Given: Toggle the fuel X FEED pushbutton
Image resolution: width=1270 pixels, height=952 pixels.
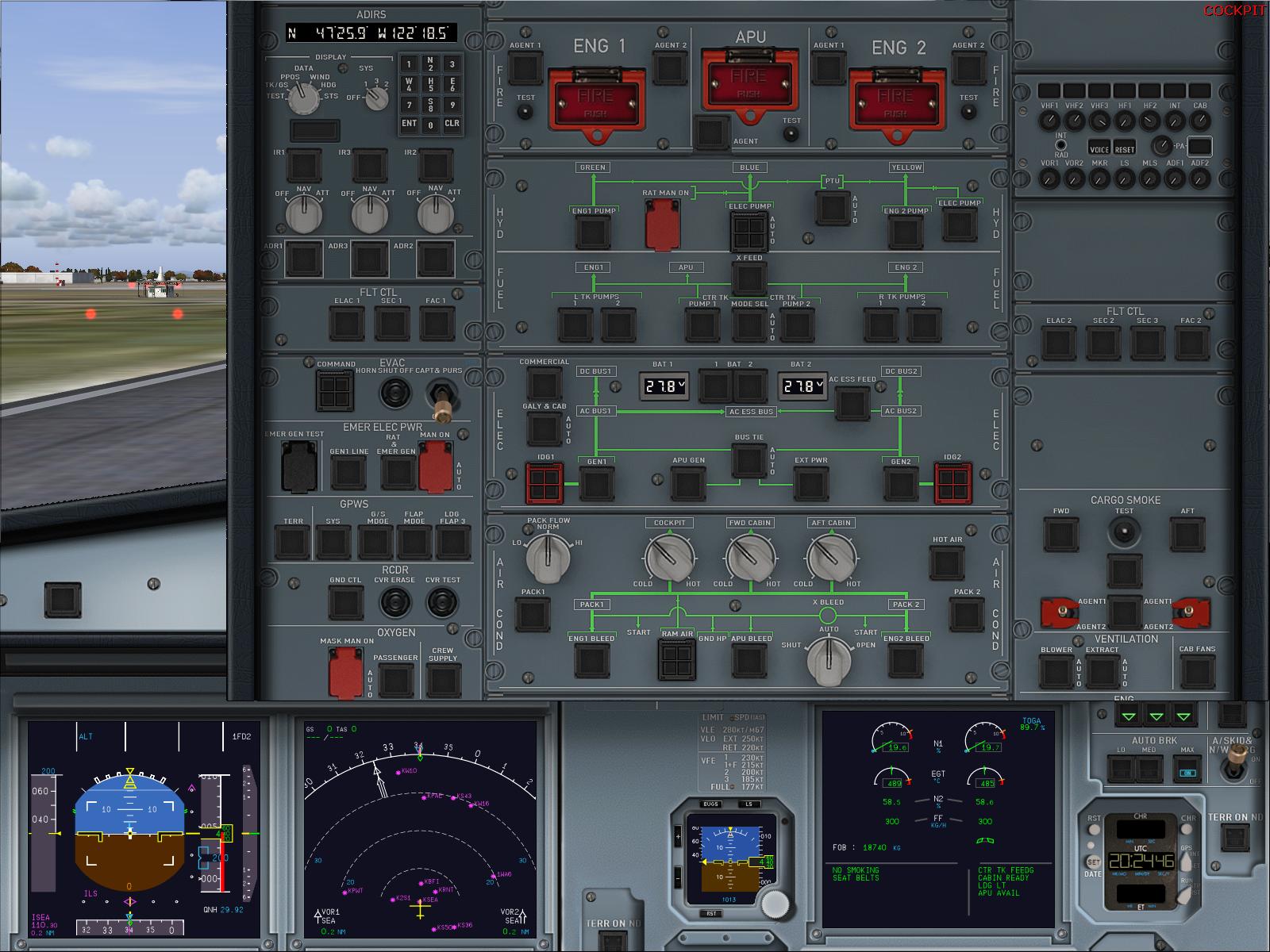Looking at the screenshot, I should 749,278.
